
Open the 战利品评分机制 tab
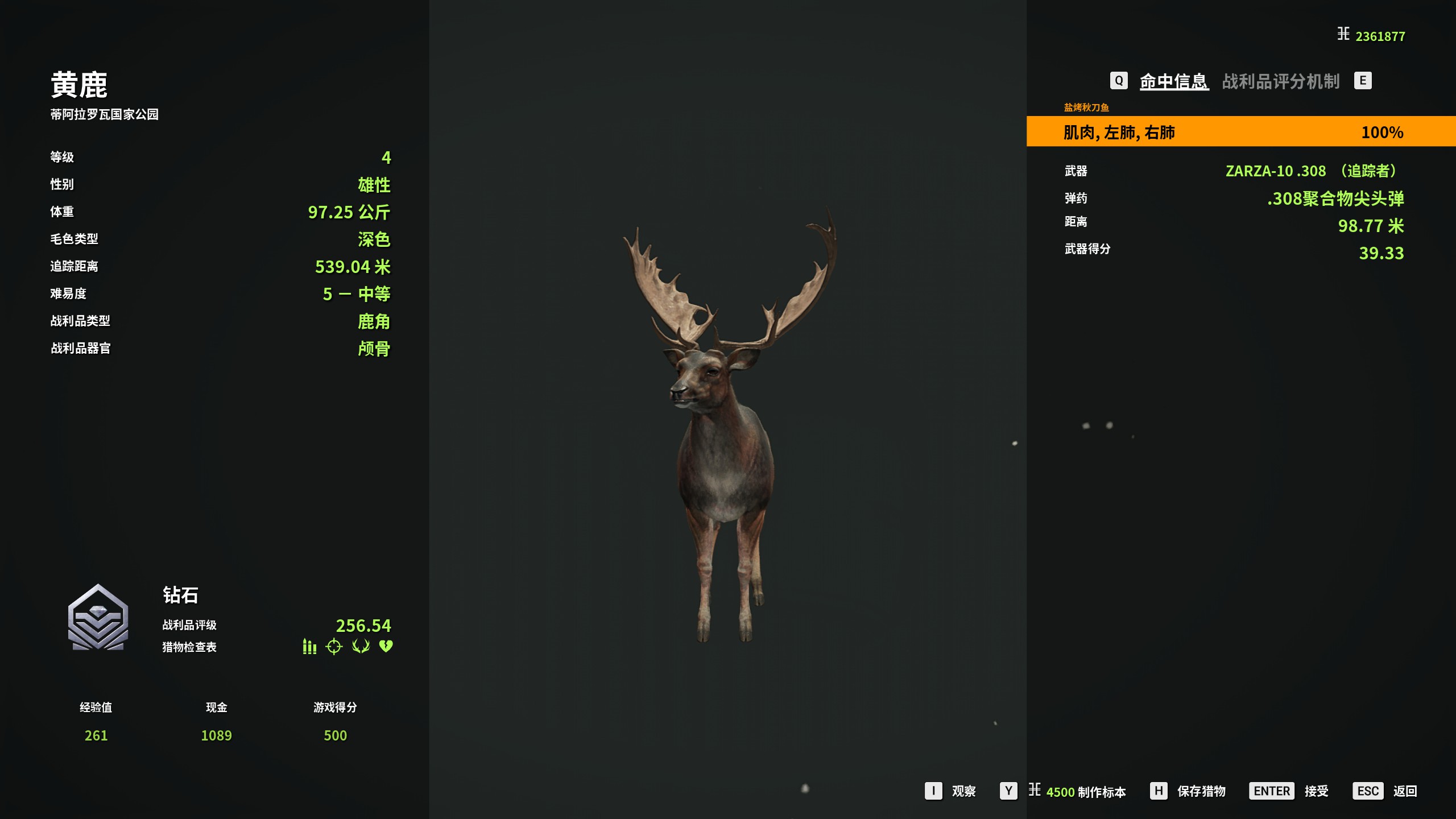coord(1280,81)
